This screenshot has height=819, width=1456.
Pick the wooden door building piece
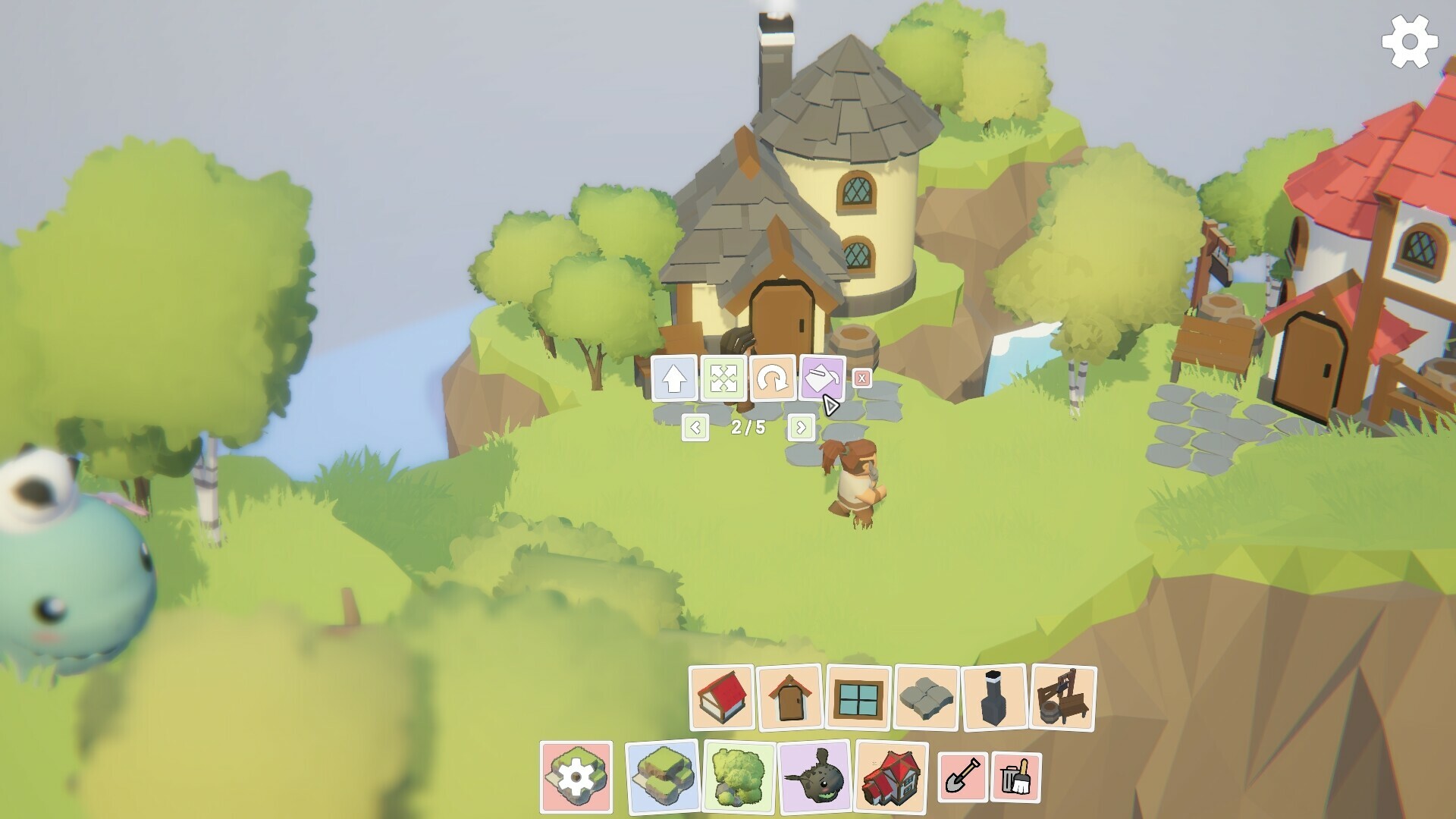point(789,698)
